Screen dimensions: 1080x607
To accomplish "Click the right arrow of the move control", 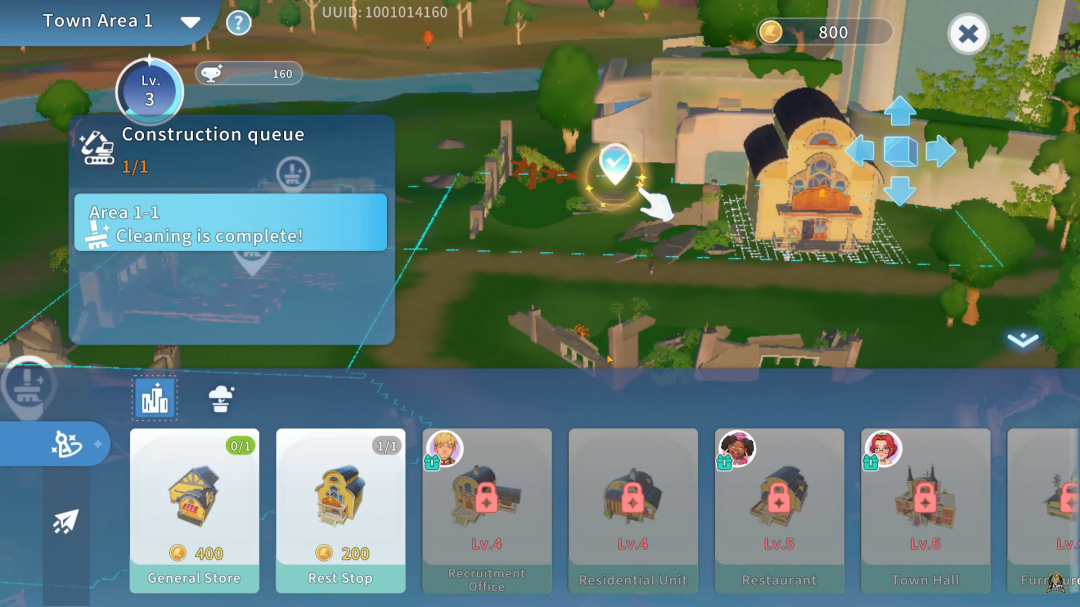I will pos(940,151).
